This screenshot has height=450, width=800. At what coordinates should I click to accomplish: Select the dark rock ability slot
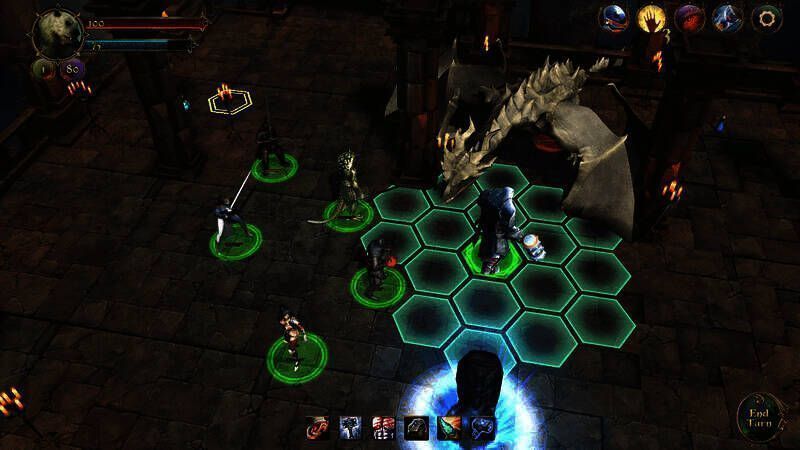pyautogui.click(x=416, y=430)
